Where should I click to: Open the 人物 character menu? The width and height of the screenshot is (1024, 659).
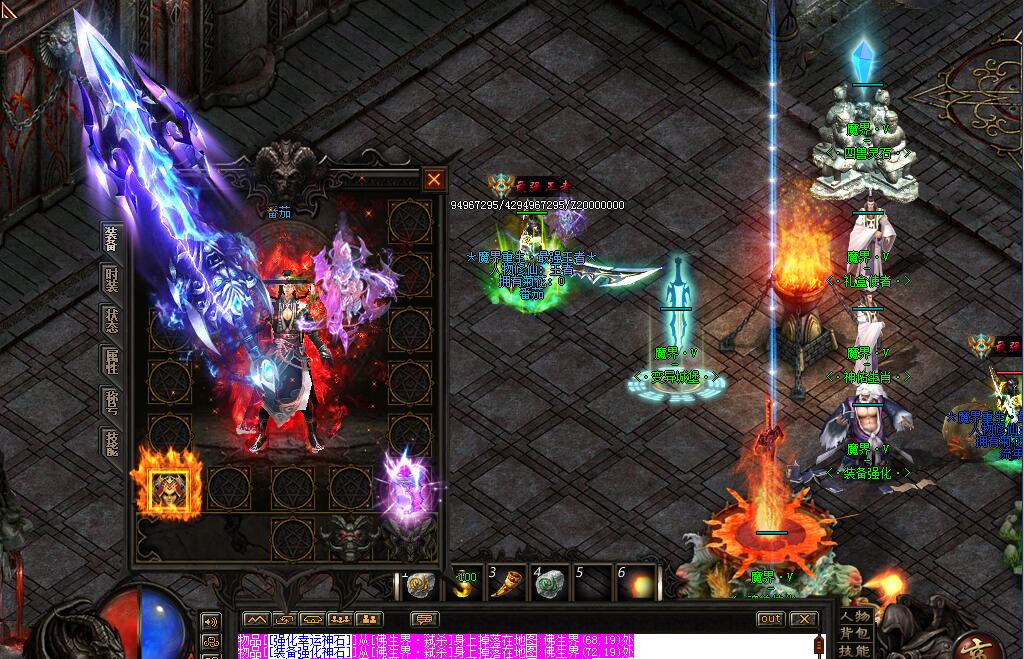tap(856, 616)
